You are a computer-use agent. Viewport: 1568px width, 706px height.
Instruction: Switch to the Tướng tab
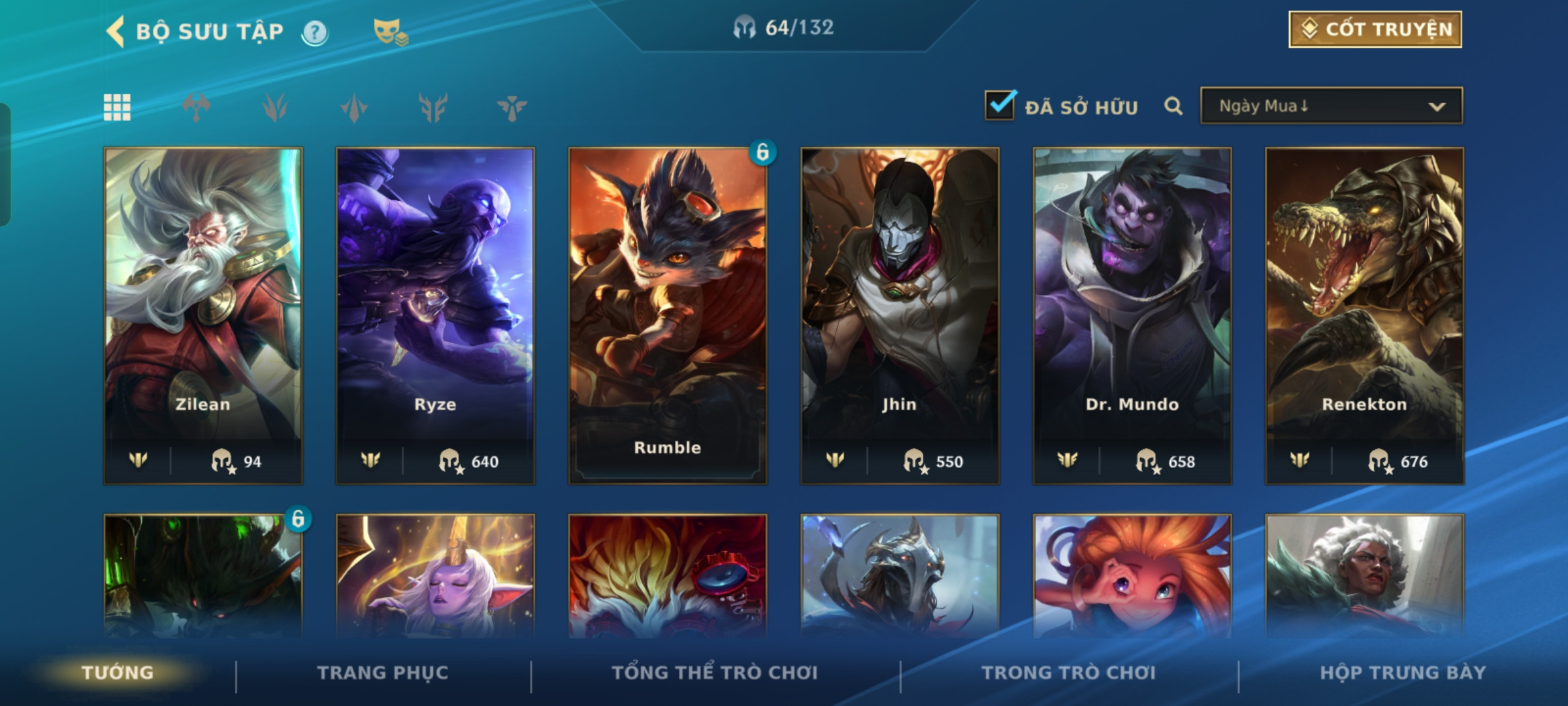coord(118,673)
